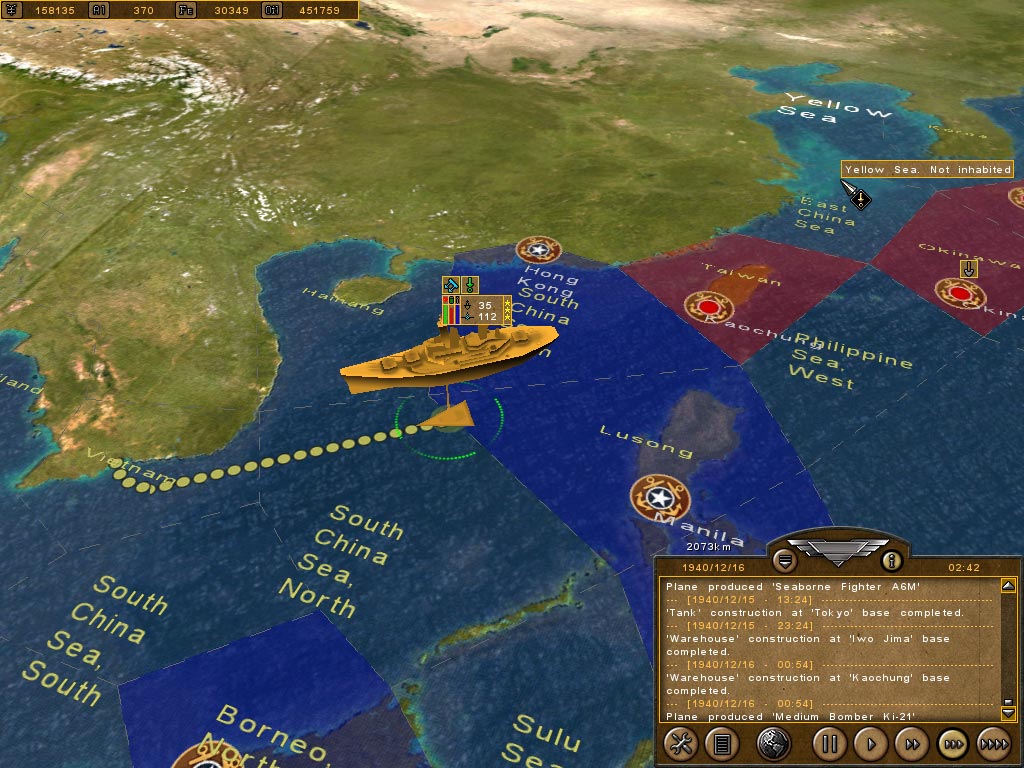The width and height of the screenshot is (1024, 768).
Task: Select the Manila base marker
Action: tap(658, 496)
